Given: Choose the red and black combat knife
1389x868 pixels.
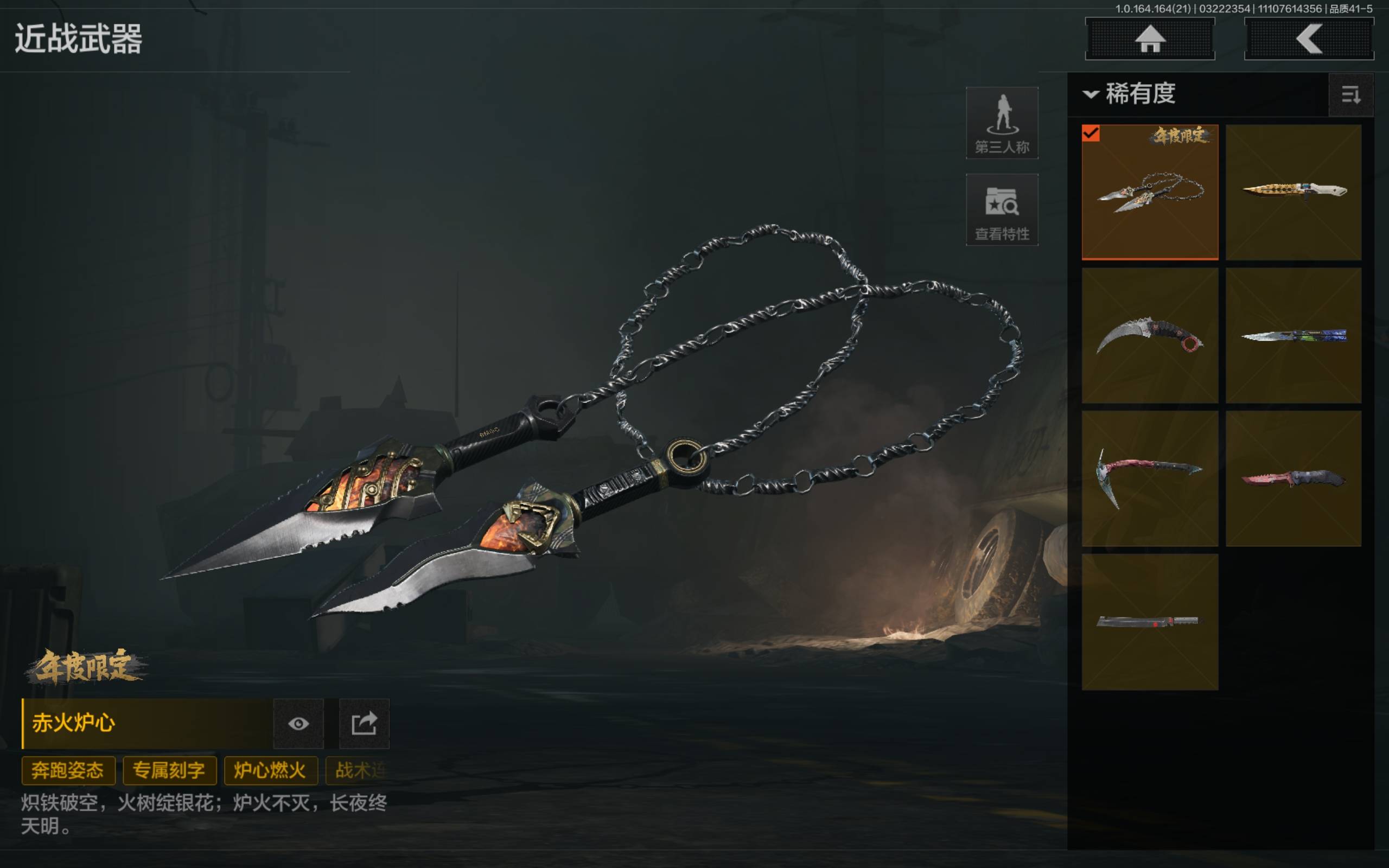Looking at the screenshot, I should [x=1294, y=478].
